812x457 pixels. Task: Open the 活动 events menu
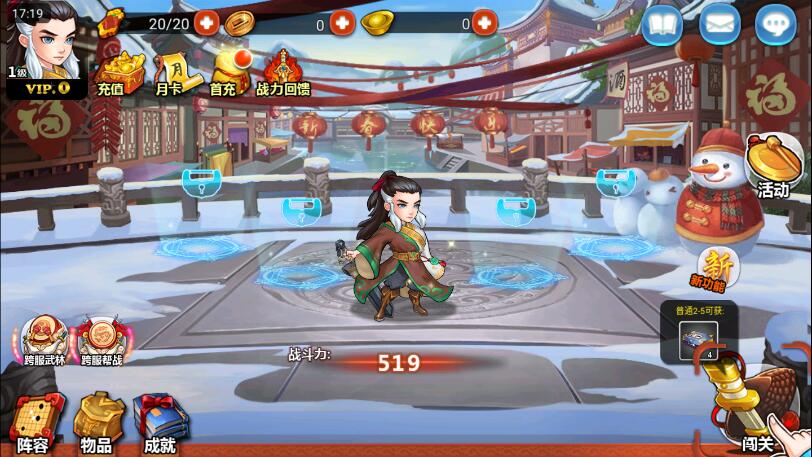pos(774,167)
